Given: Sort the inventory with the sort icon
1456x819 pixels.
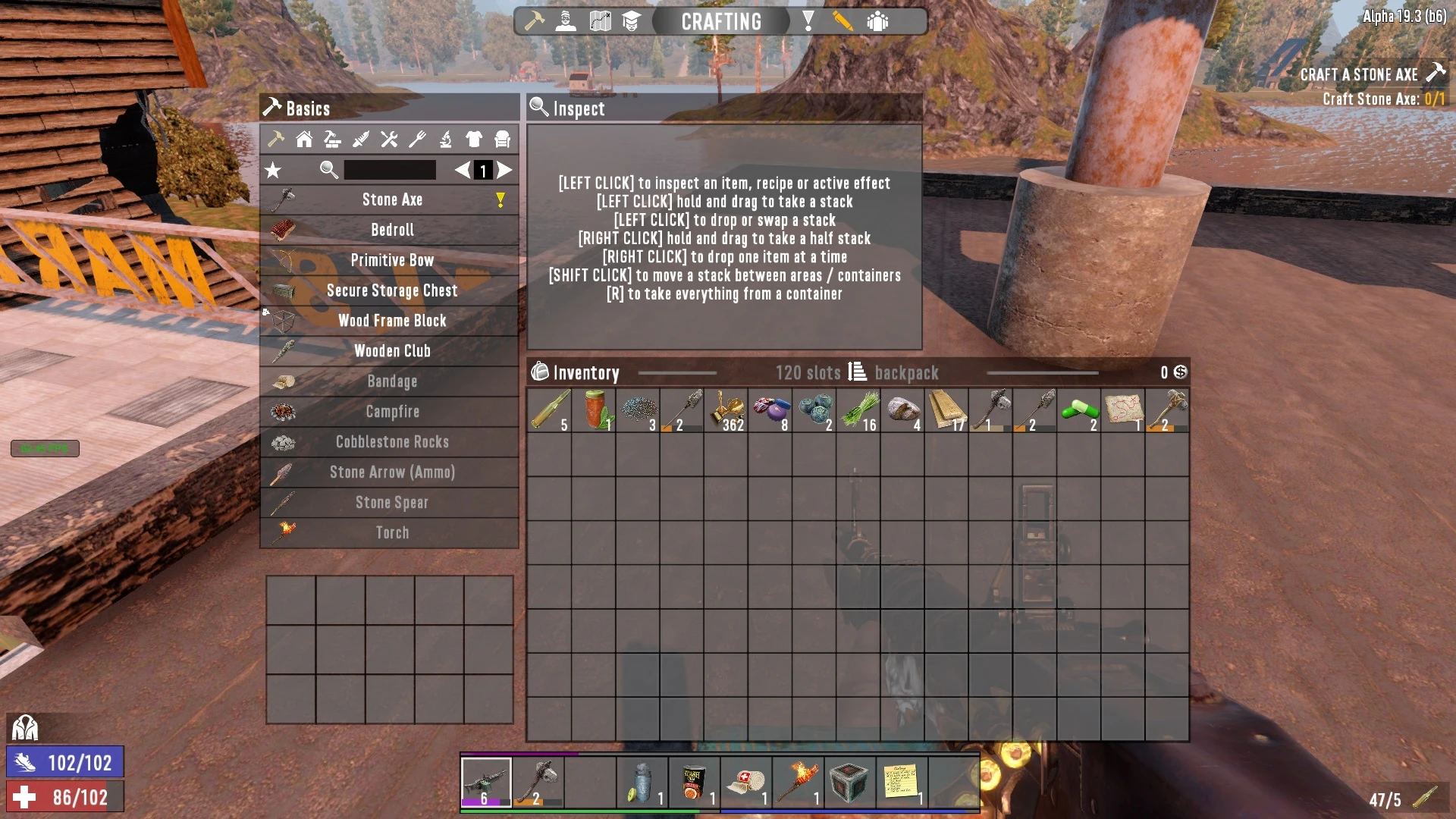Looking at the screenshot, I should coord(857,372).
